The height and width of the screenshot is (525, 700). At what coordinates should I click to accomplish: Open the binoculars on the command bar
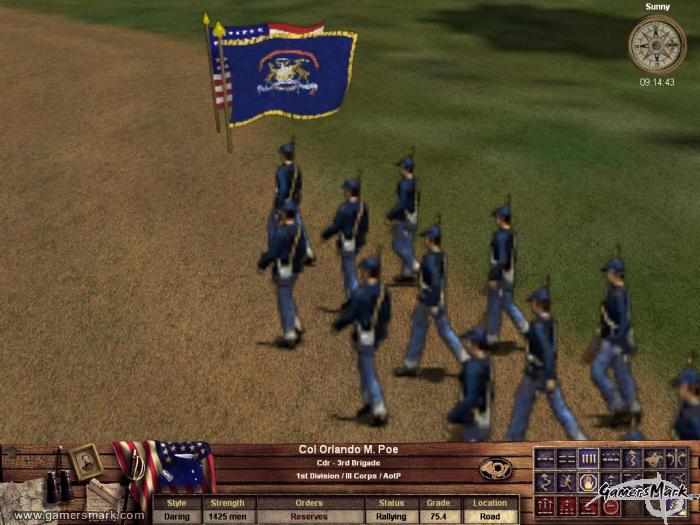(x=59, y=485)
